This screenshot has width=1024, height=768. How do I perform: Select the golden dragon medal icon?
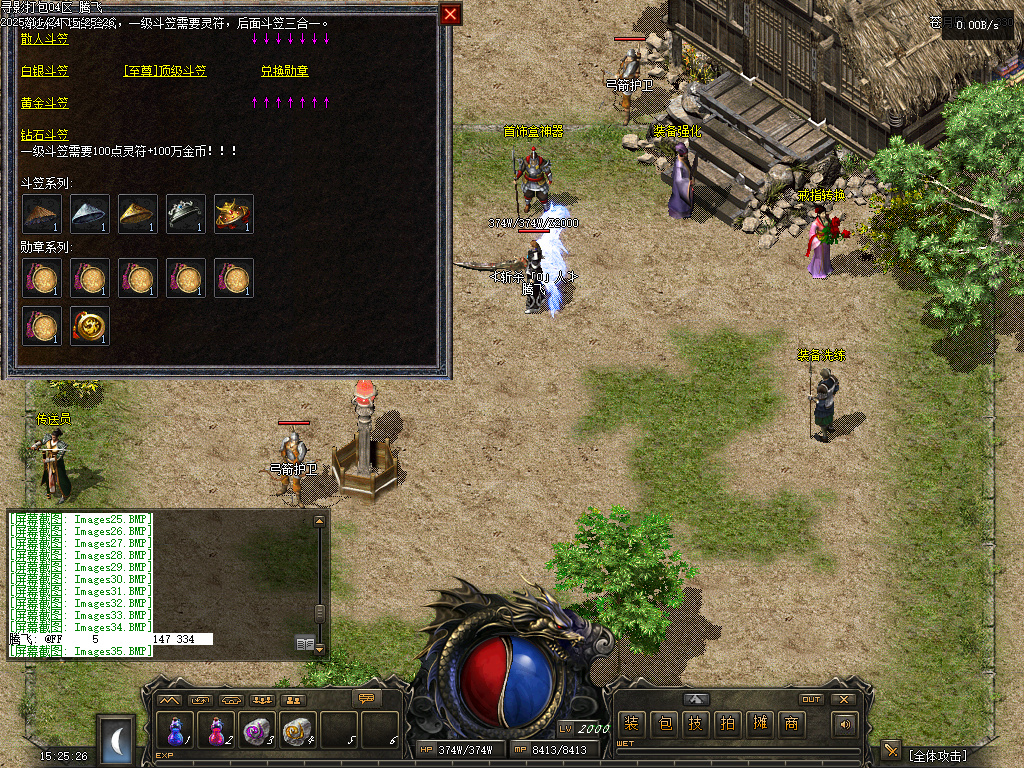coord(89,326)
